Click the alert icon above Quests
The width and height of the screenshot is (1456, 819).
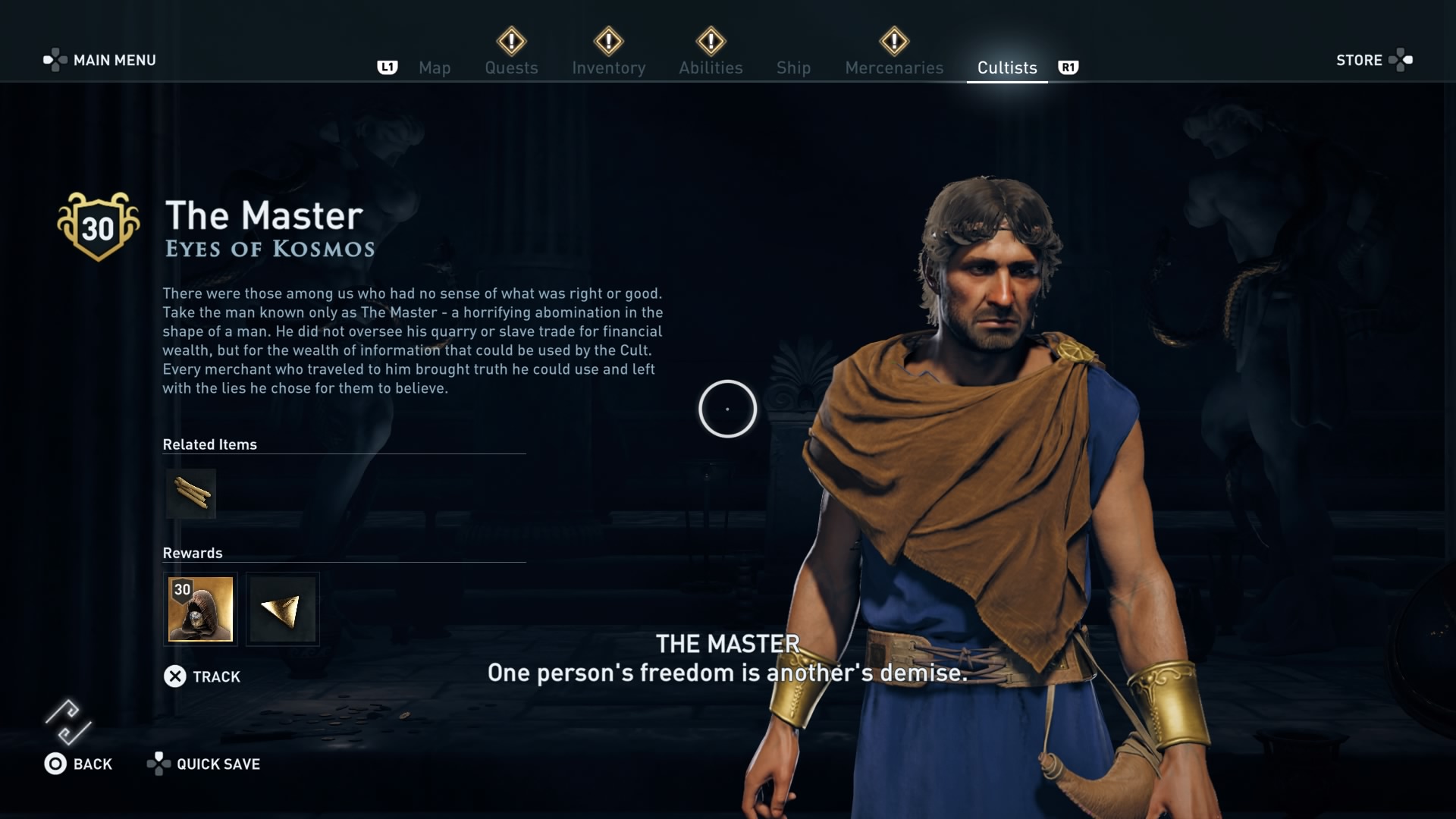(511, 42)
